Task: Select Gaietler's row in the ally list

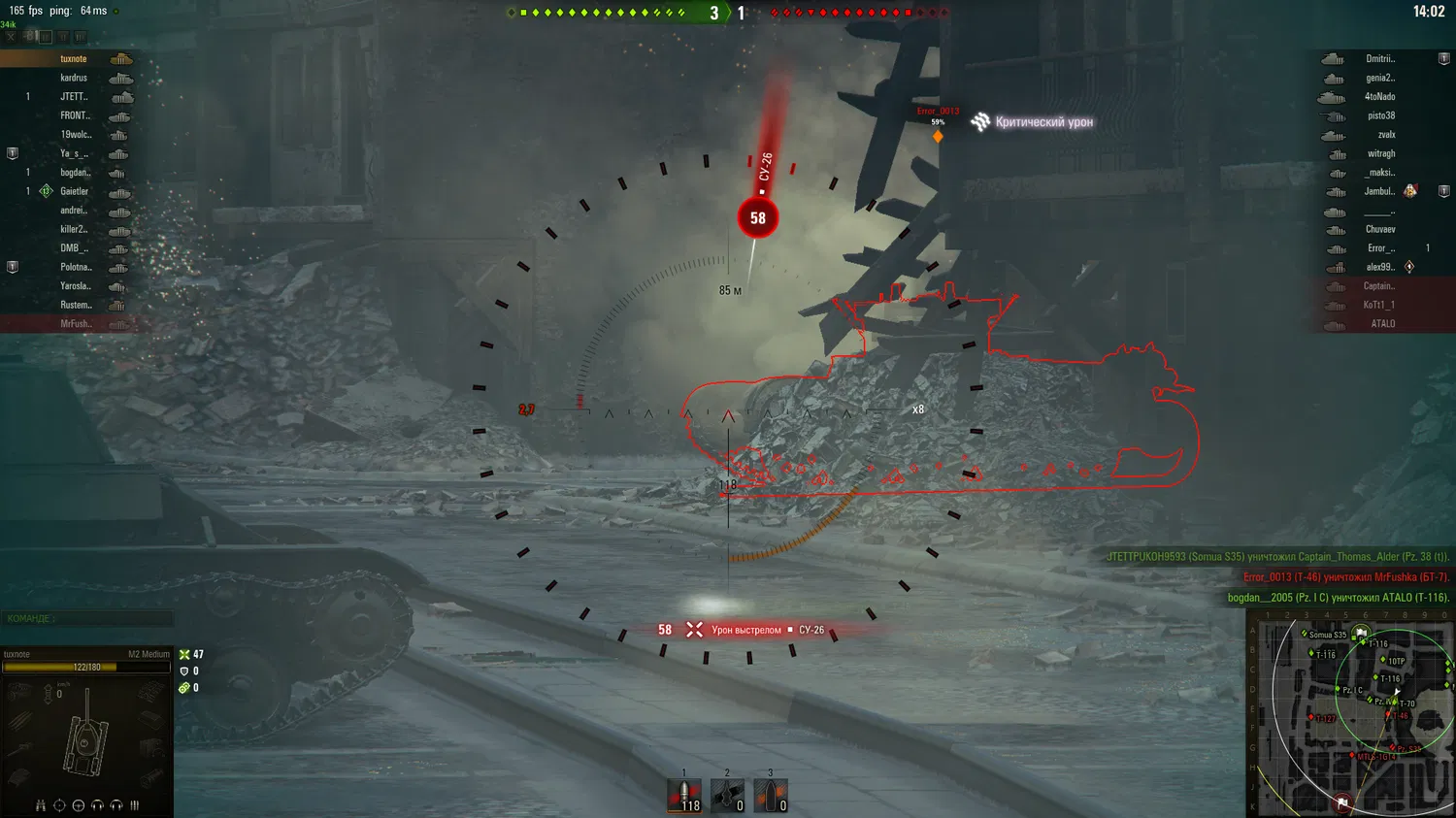Action: (74, 191)
